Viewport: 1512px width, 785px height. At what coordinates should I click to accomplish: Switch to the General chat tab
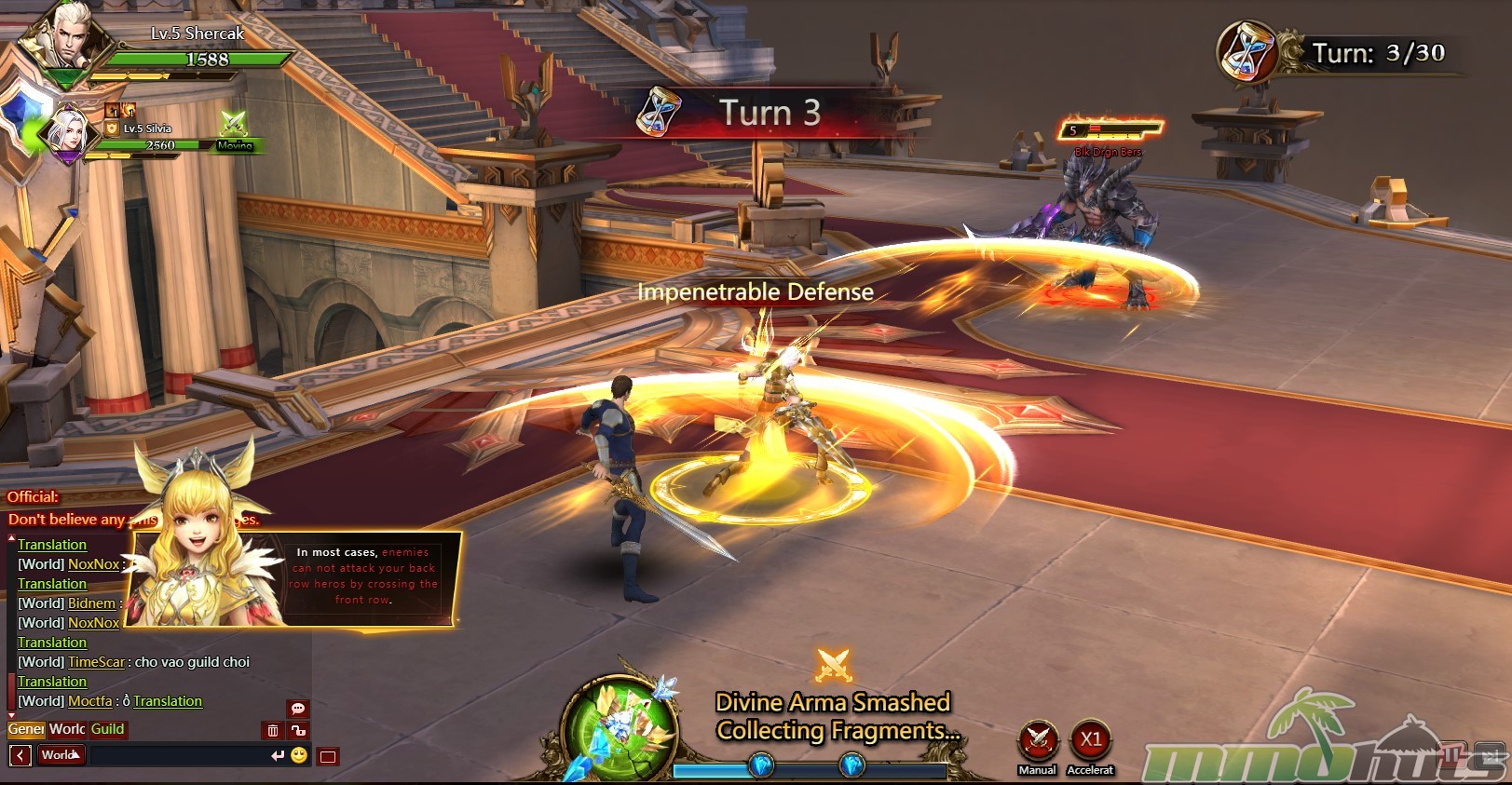coord(26,729)
